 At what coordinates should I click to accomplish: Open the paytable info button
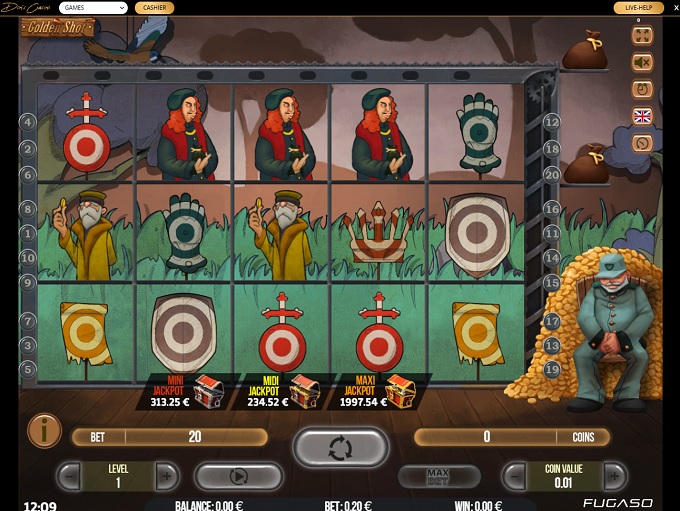[x=43, y=430]
